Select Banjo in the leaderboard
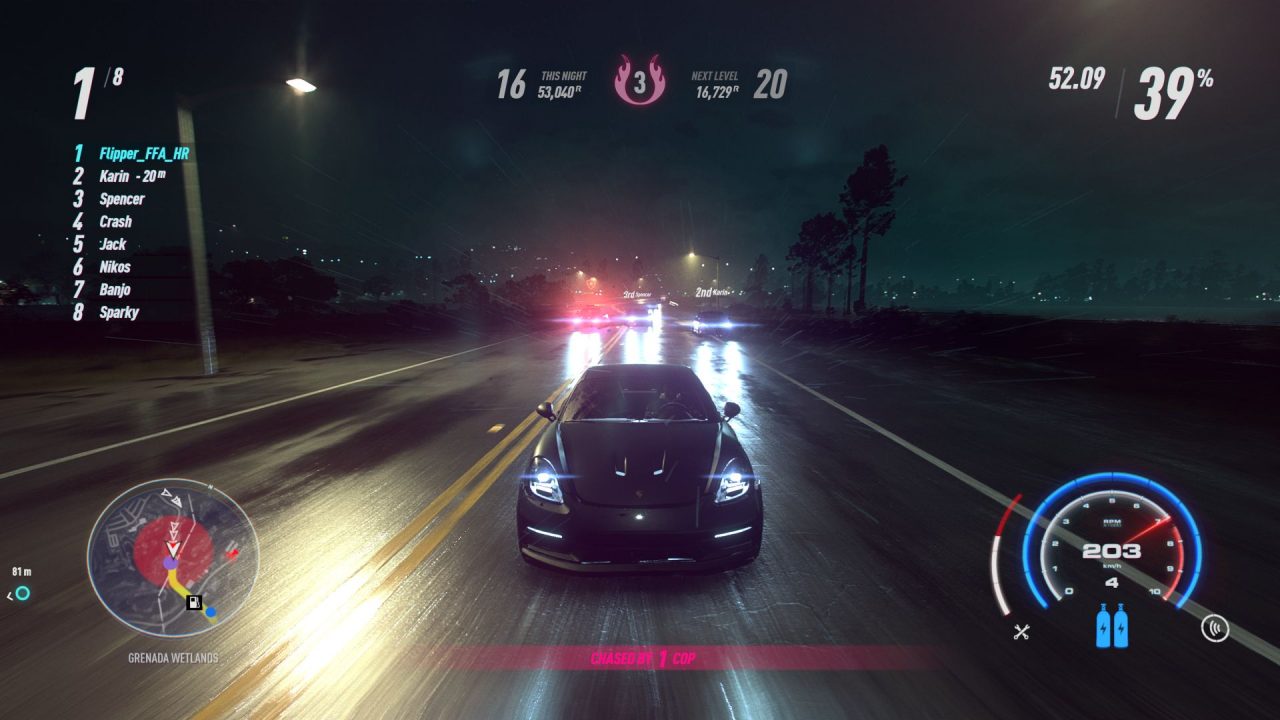The image size is (1280, 720). point(115,290)
